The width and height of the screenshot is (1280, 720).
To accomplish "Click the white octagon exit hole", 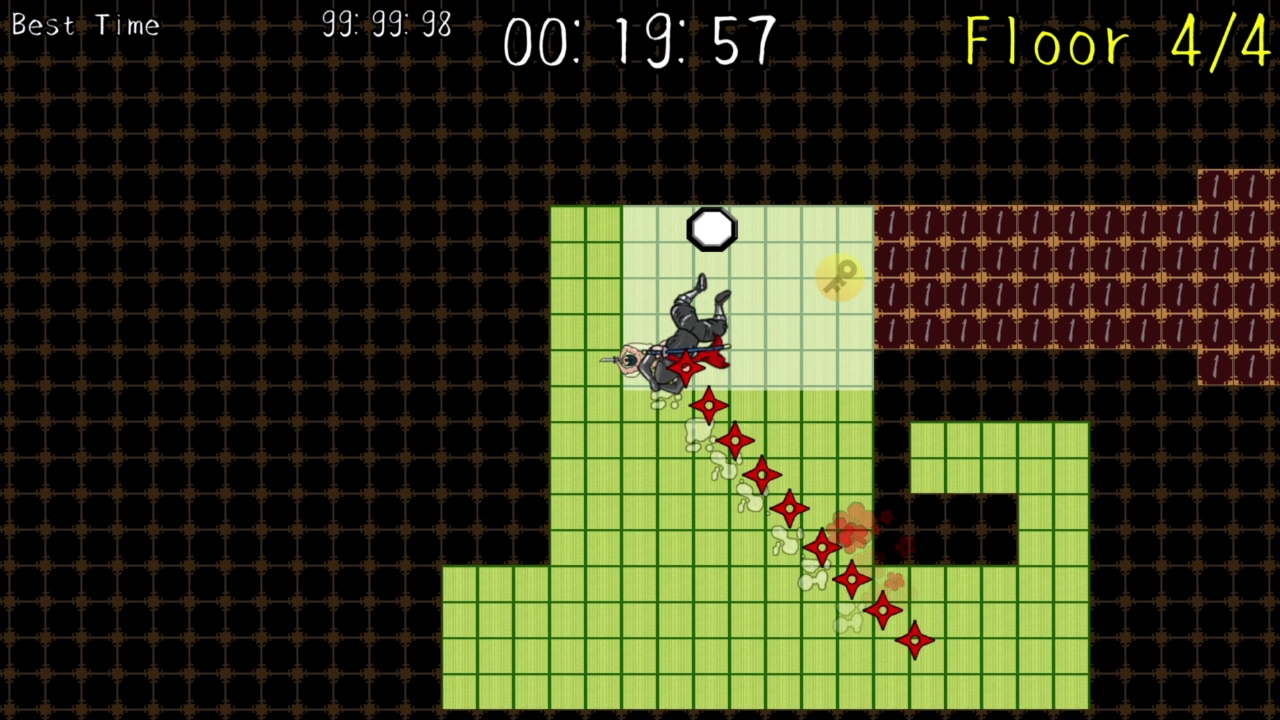I will 711,229.
